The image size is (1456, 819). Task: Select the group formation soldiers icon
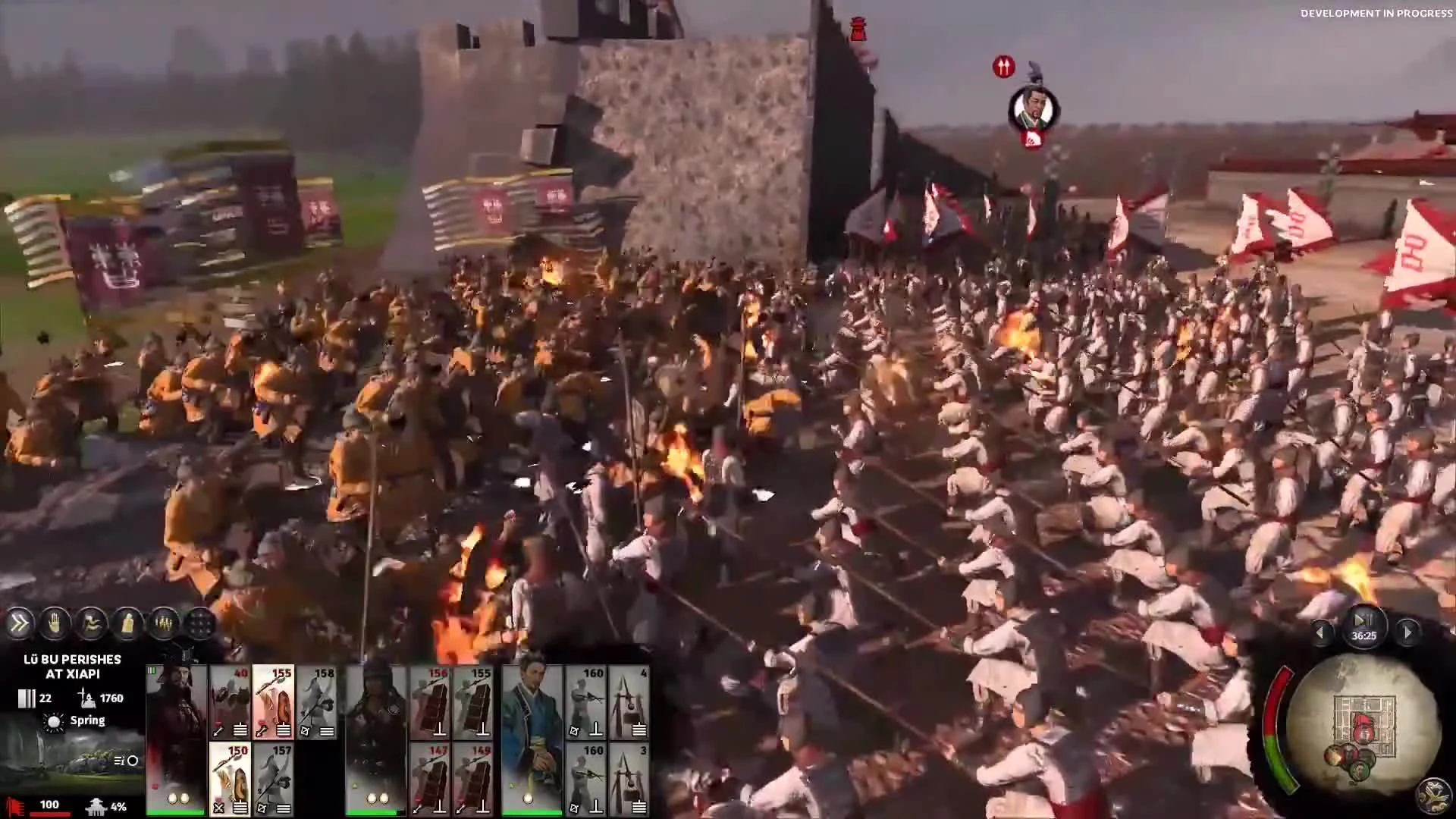163,624
